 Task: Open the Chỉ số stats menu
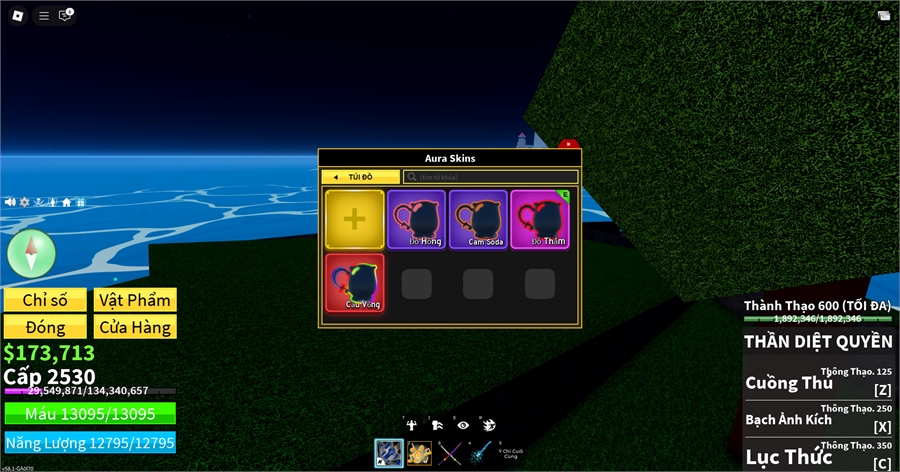[x=45, y=300]
